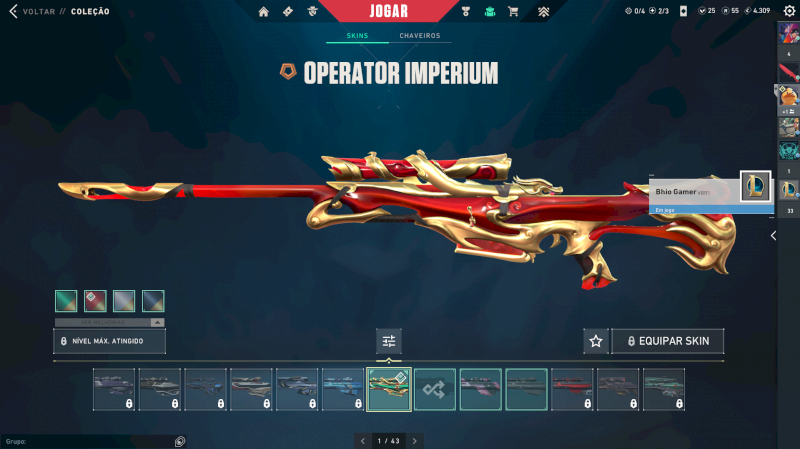
Task: Open the skin filter sliders button
Action: point(389,341)
